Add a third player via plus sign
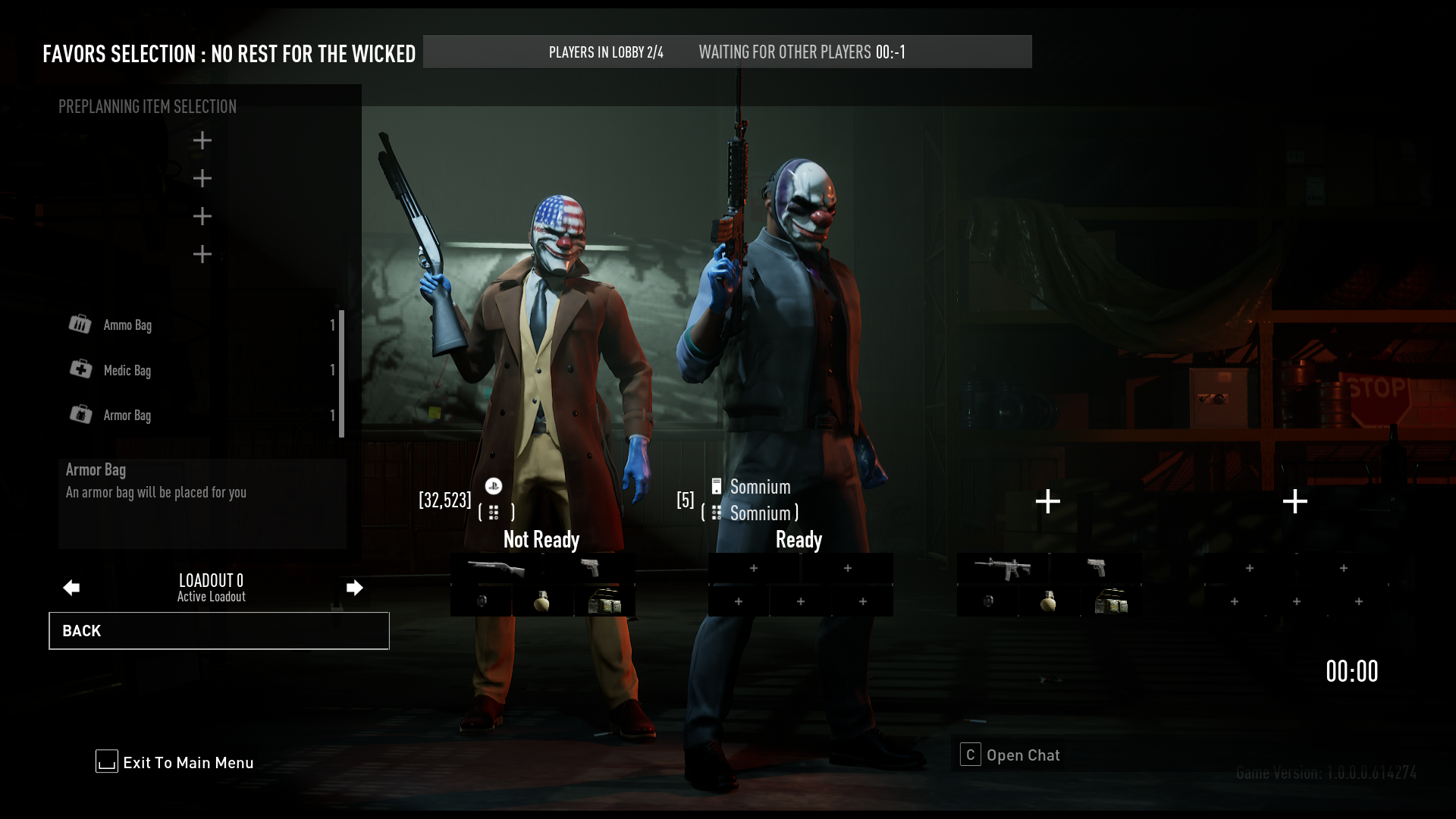This screenshot has width=1456, height=819. tap(1048, 500)
